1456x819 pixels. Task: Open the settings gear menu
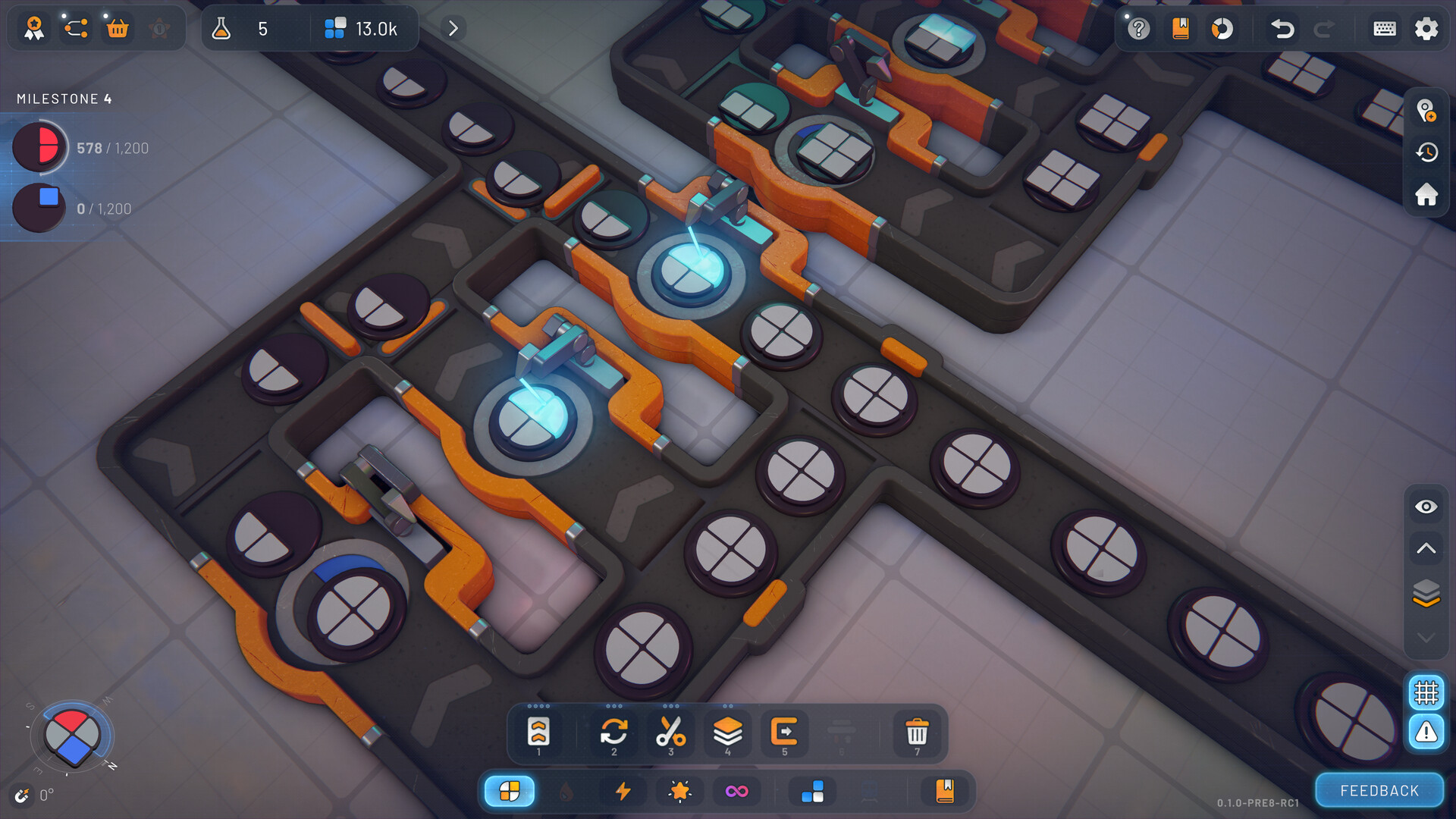1426,29
